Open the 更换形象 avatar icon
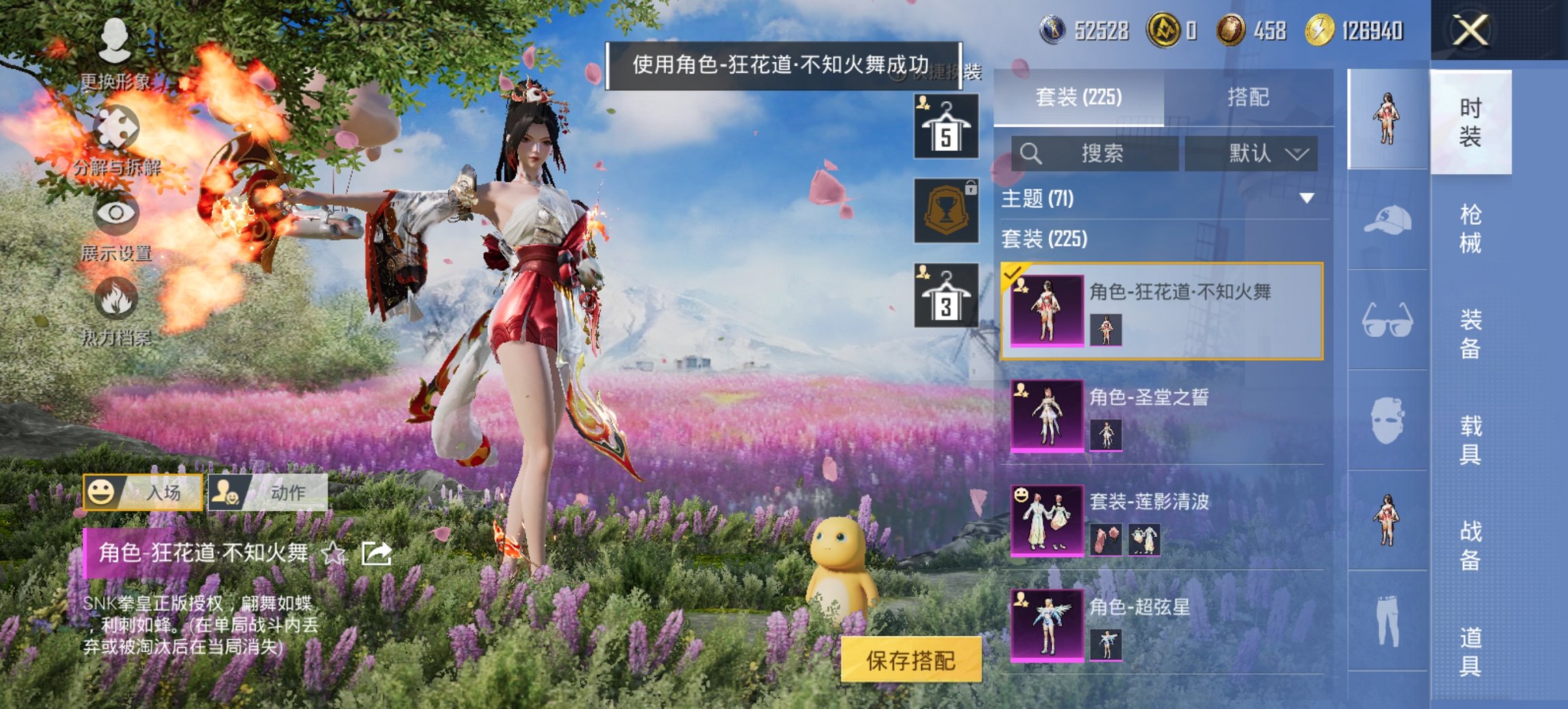1568x709 pixels. (x=116, y=38)
